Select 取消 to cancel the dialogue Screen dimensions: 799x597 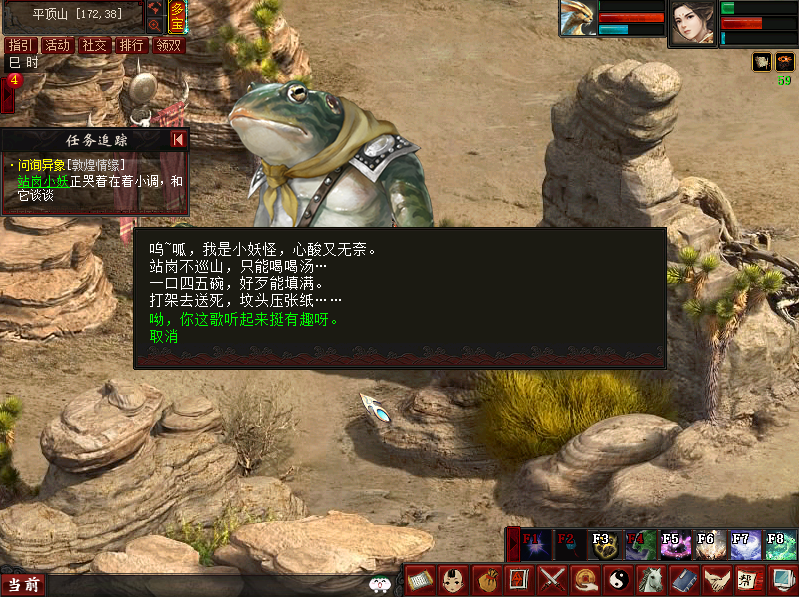(164, 337)
